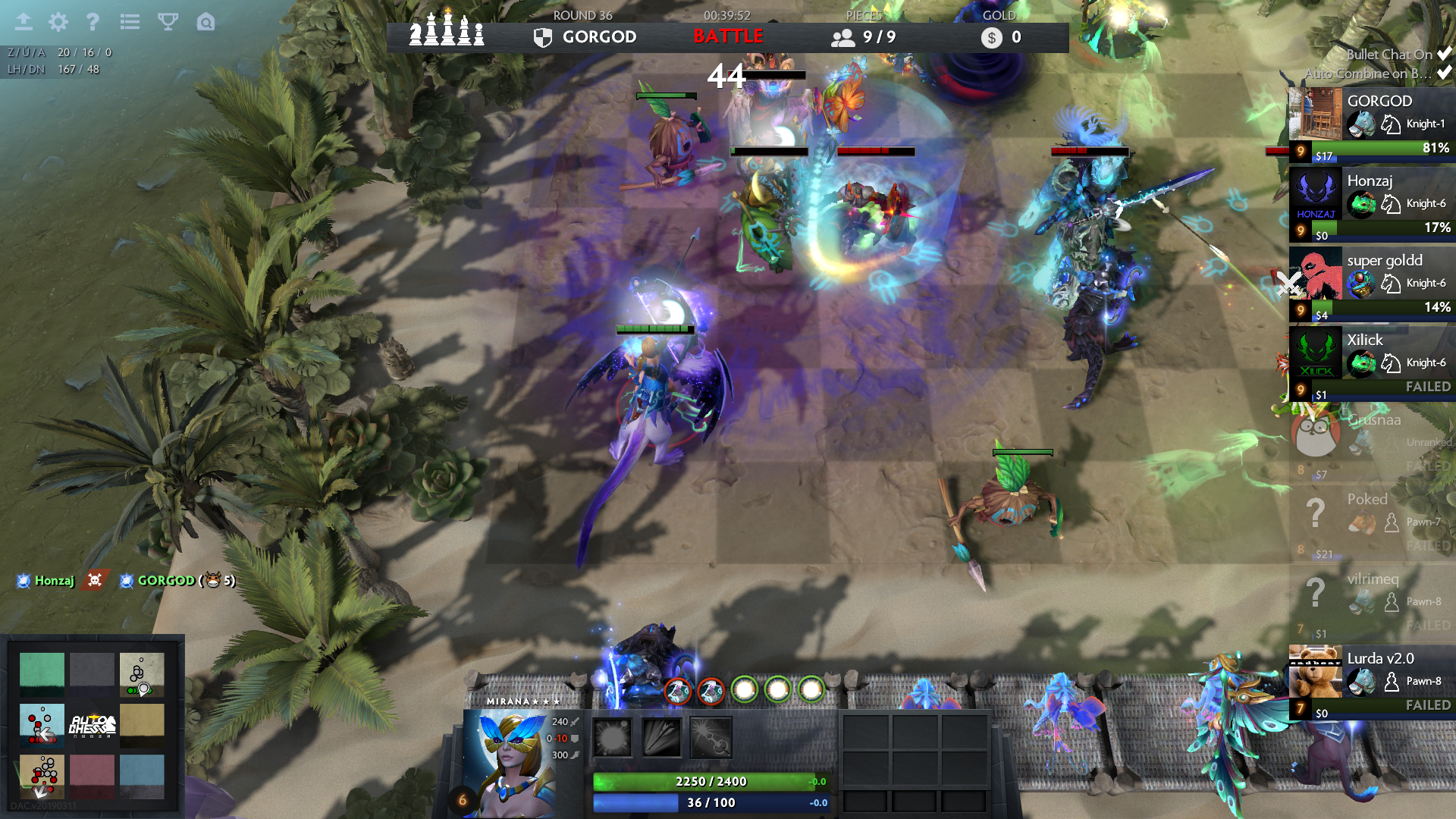Click the light-blue minimap board with red dots
Screen dimensions: 1456x819
click(x=42, y=724)
